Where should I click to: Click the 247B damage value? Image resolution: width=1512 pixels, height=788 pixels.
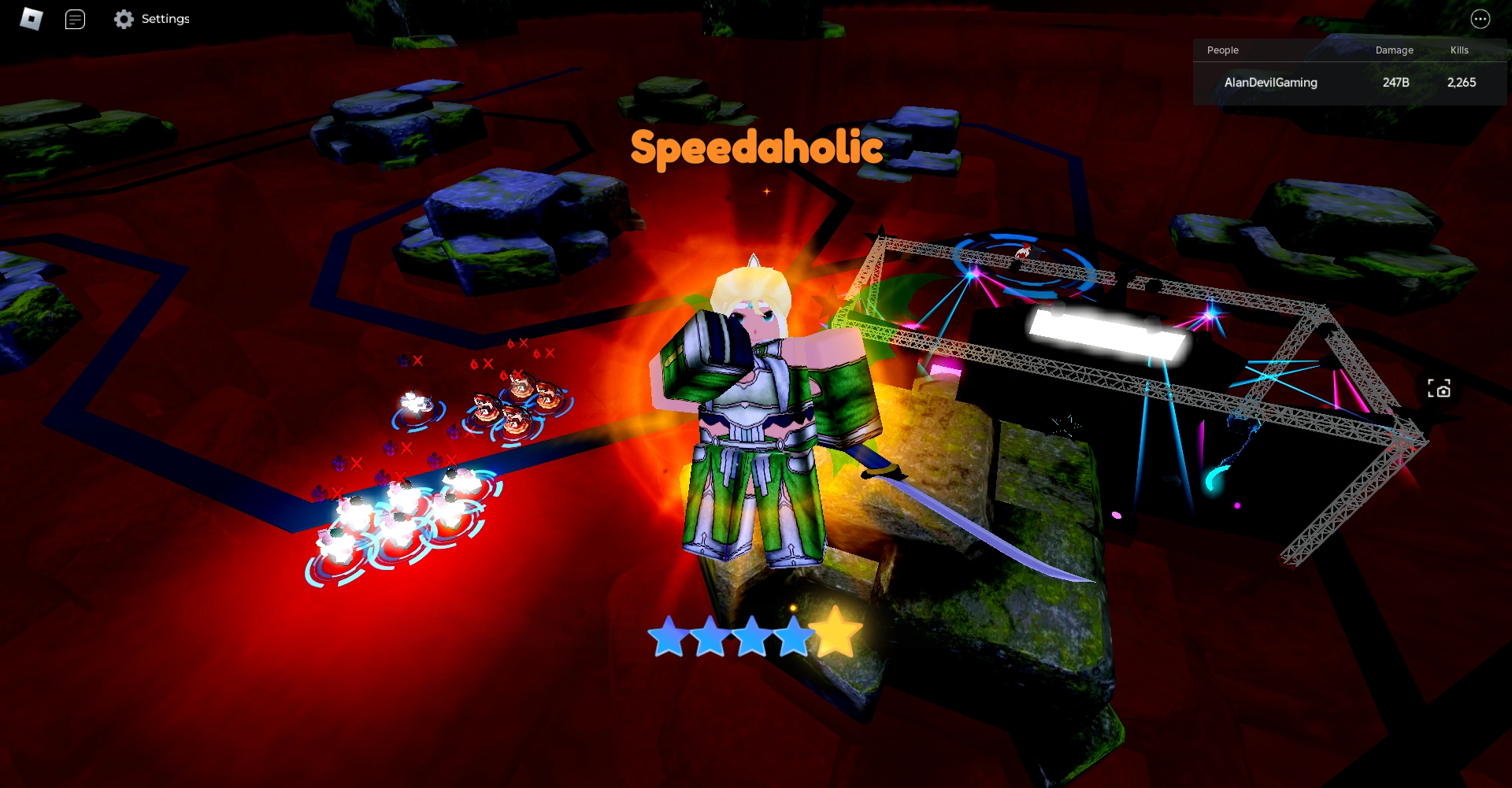[x=1396, y=82]
